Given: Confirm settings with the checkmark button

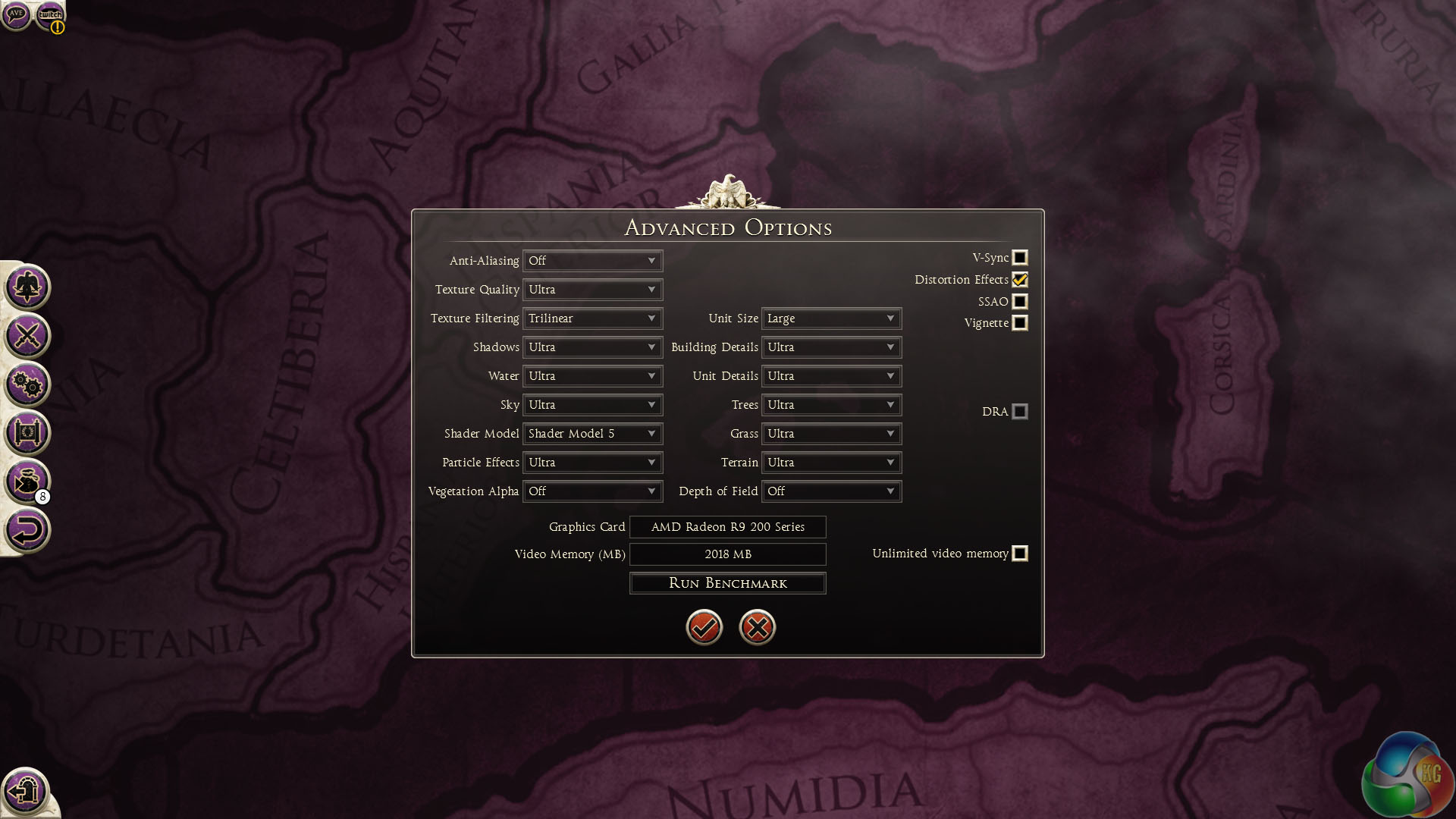Looking at the screenshot, I should tap(704, 627).
